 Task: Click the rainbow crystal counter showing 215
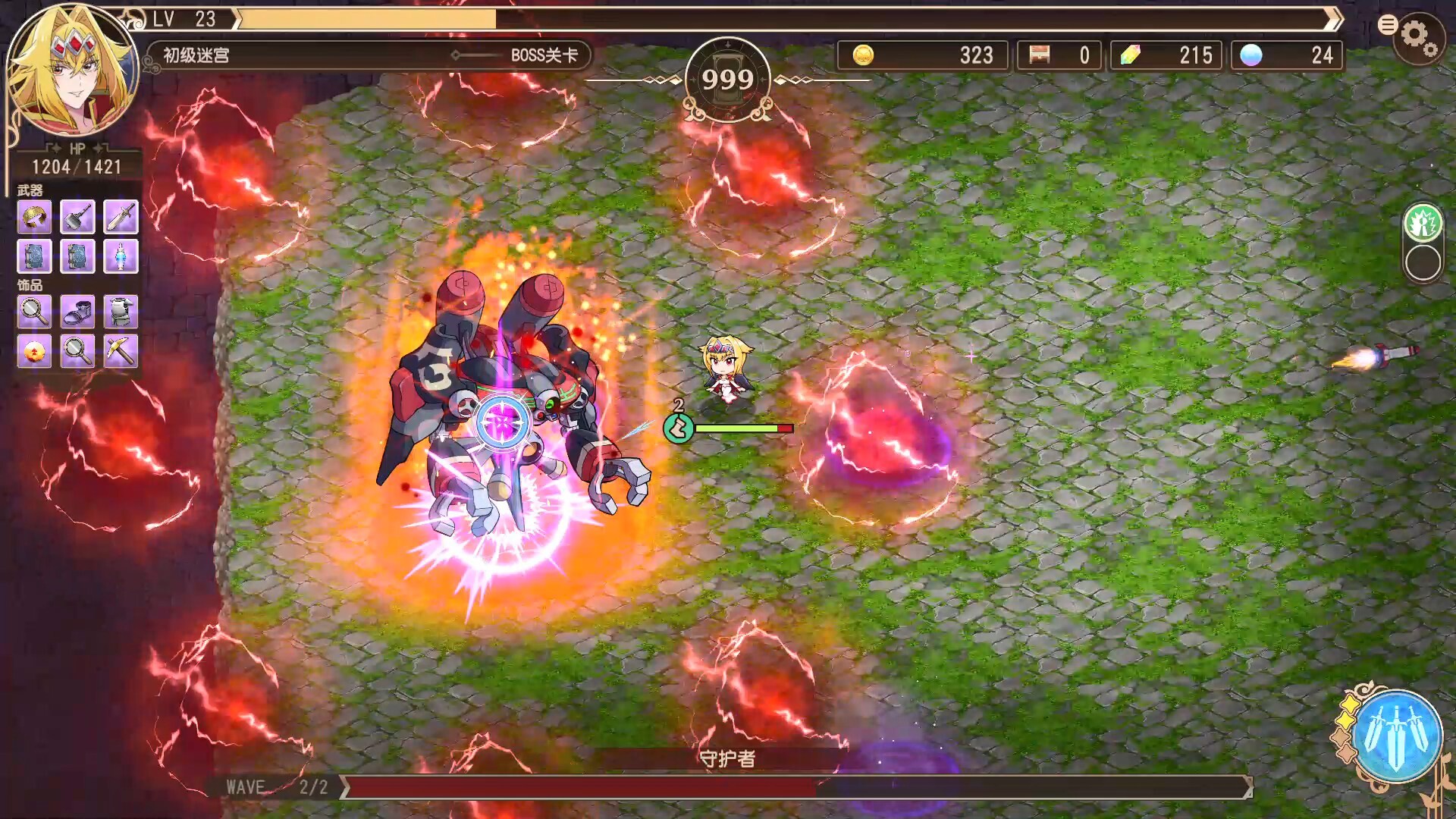click(x=1166, y=55)
